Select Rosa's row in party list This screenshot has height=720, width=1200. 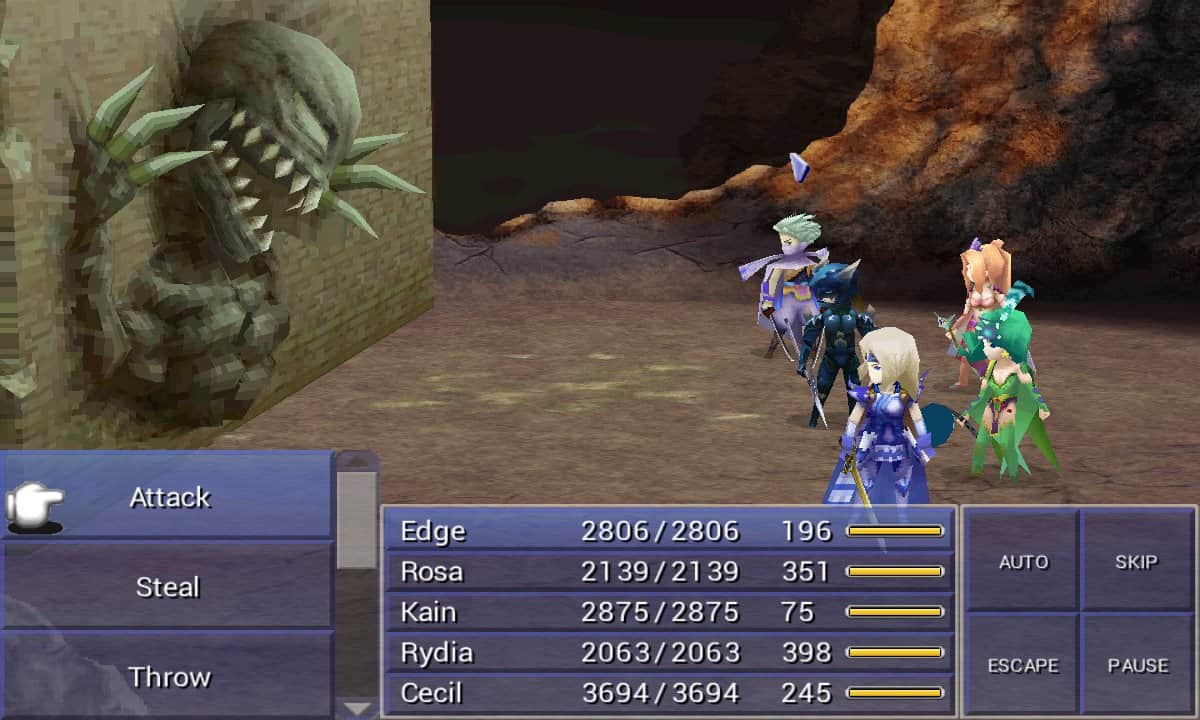tap(668, 572)
